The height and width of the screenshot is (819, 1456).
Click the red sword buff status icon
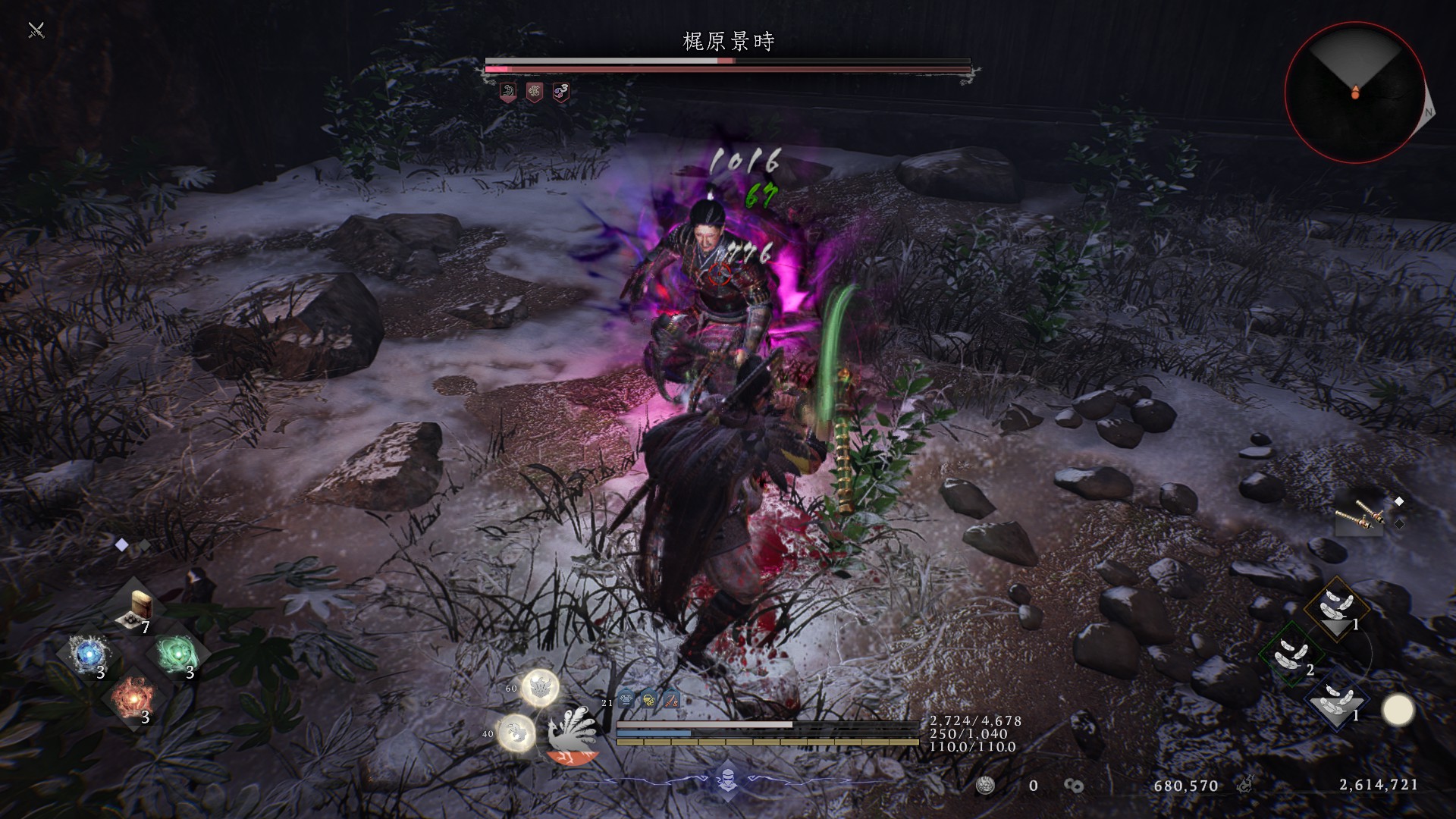click(671, 701)
